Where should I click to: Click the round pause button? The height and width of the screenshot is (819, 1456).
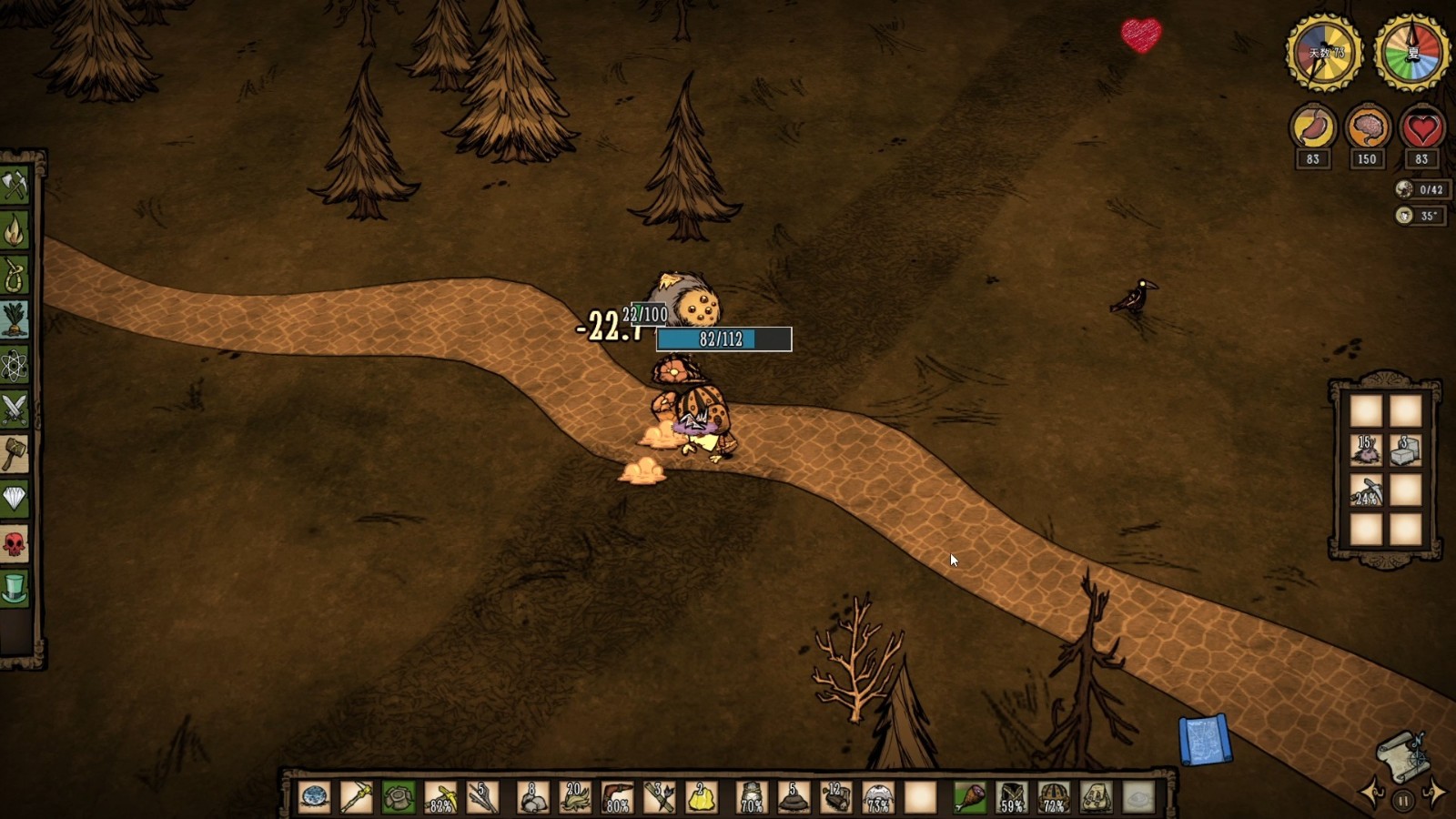click(1402, 801)
